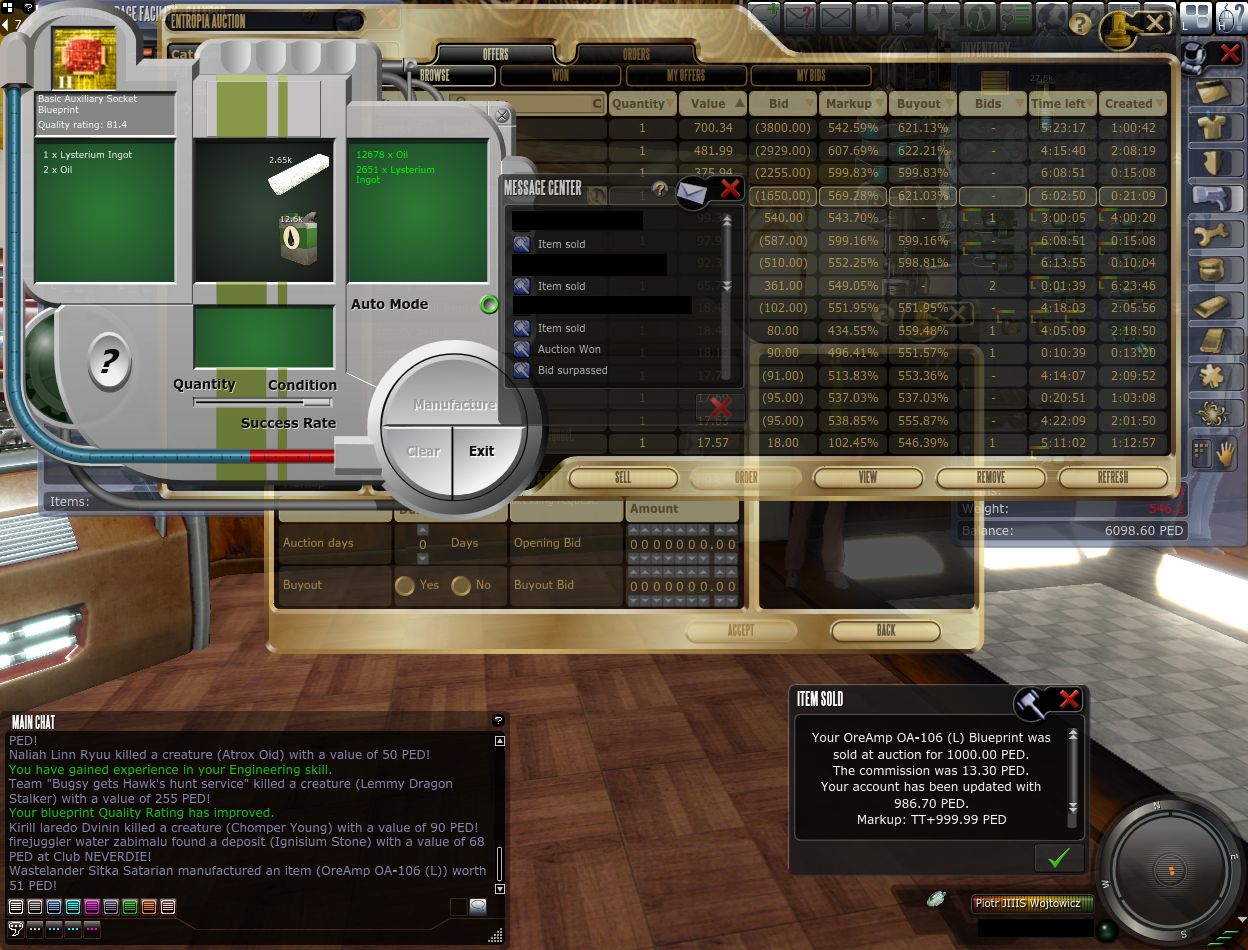1248x950 pixels.
Task: Select the Auction Won message
Action: pyautogui.click(x=569, y=349)
